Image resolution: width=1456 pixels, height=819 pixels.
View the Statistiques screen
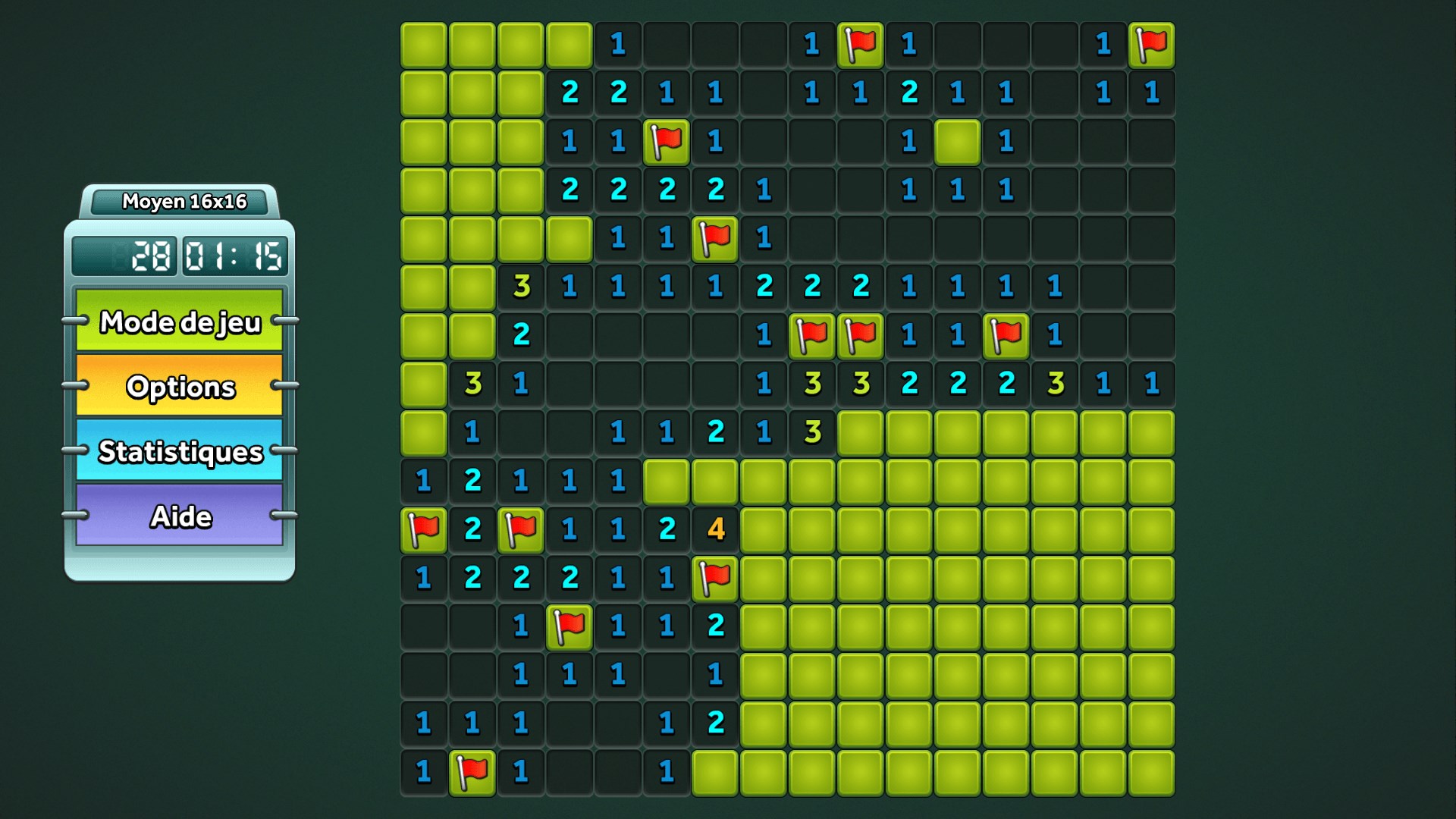tap(180, 452)
